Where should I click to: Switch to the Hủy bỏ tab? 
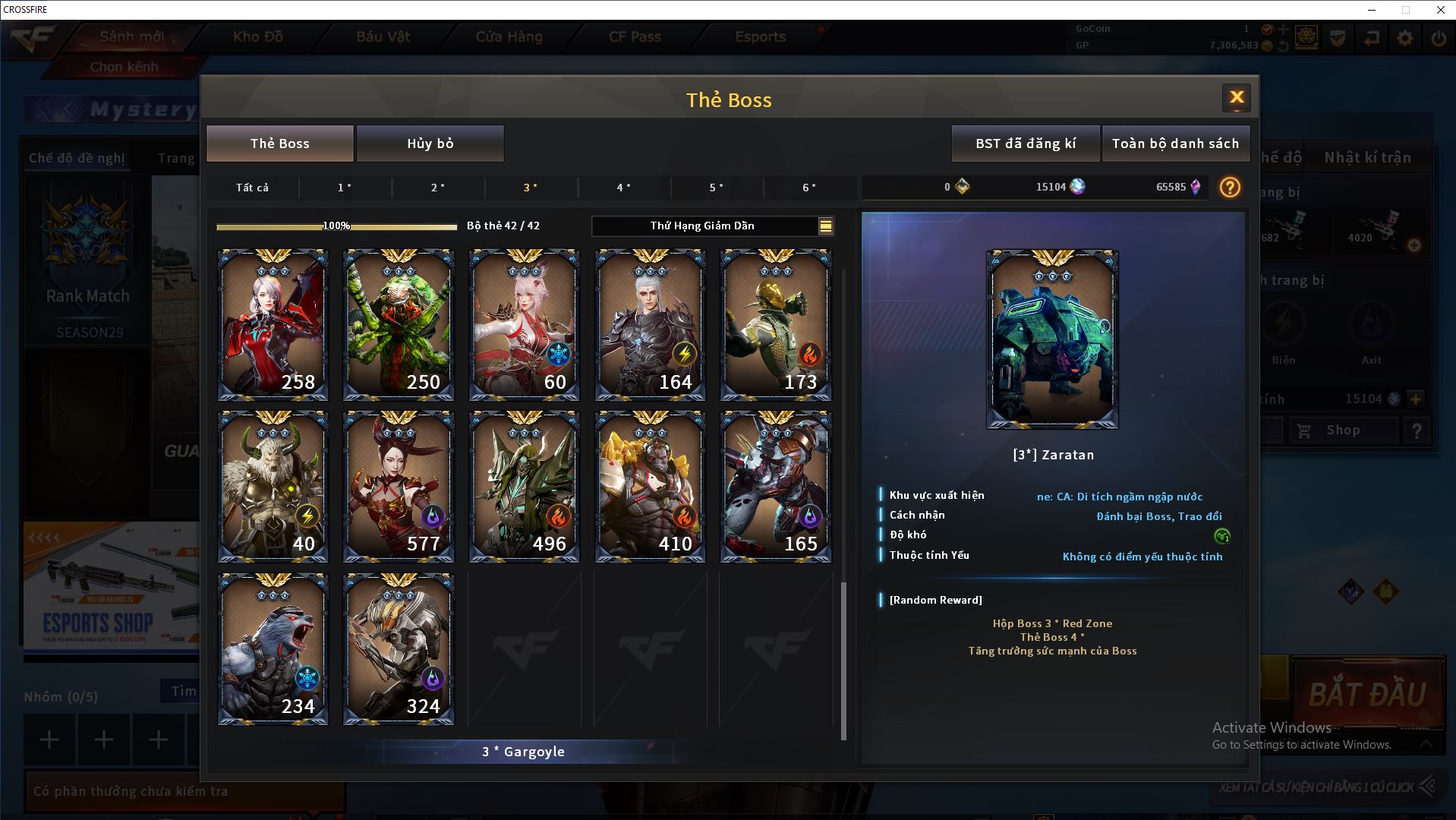pos(430,143)
